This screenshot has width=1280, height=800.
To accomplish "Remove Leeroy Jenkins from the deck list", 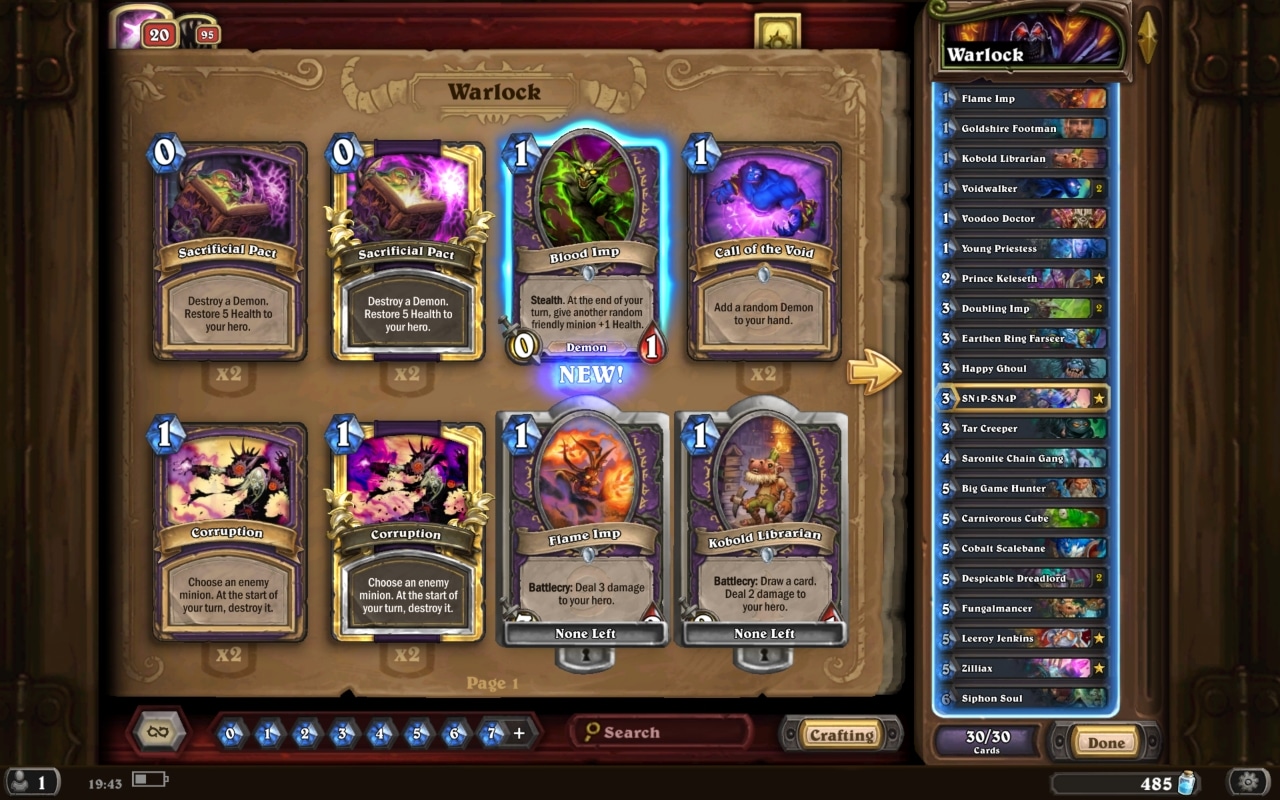I will [1020, 638].
